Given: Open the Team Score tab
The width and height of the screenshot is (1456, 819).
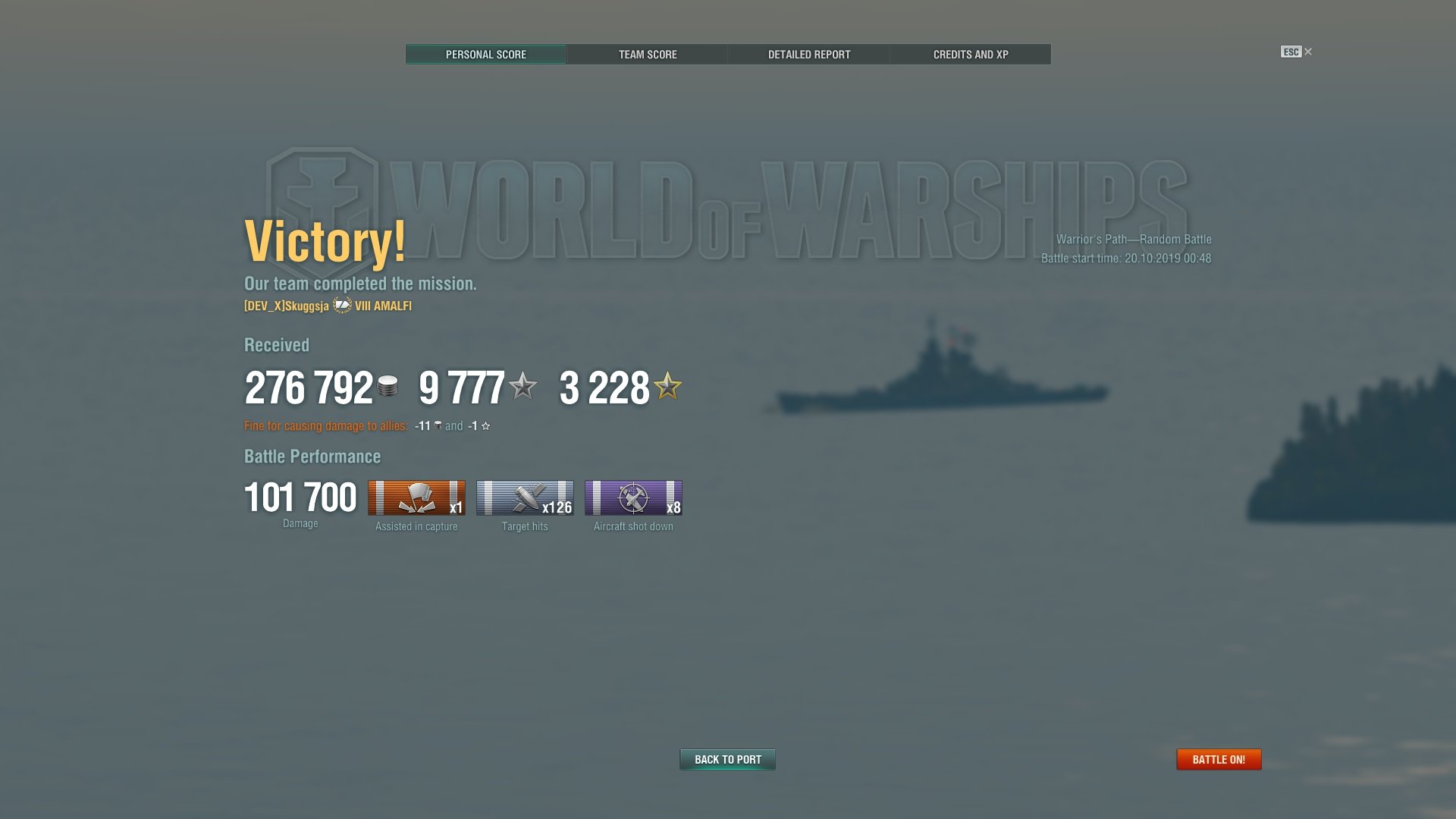Looking at the screenshot, I should pyautogui.click(x=647, y=55).
